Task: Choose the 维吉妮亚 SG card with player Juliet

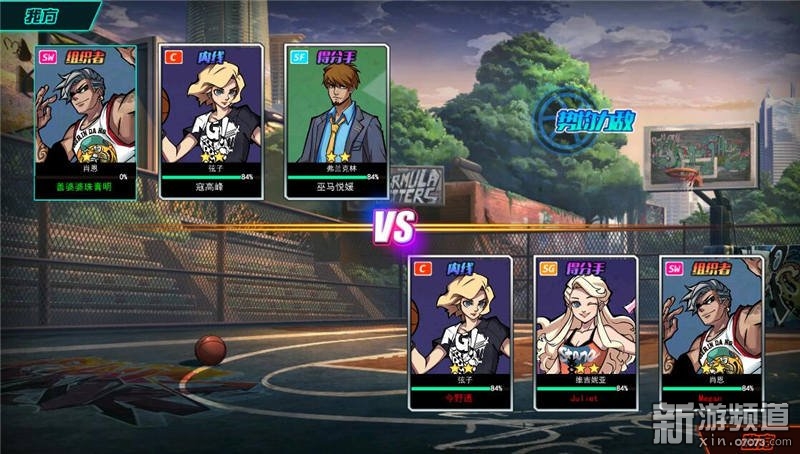Action: (x=586, y=332)
